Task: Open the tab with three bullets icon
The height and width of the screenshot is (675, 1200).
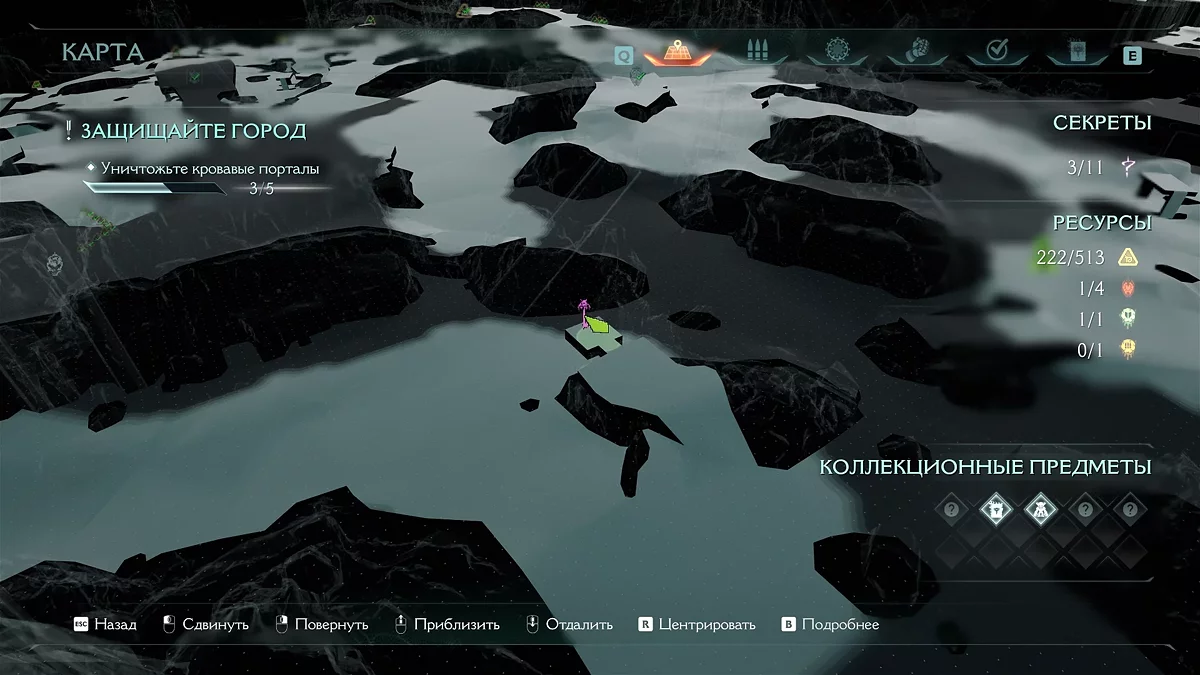Action: coord(759,50)
